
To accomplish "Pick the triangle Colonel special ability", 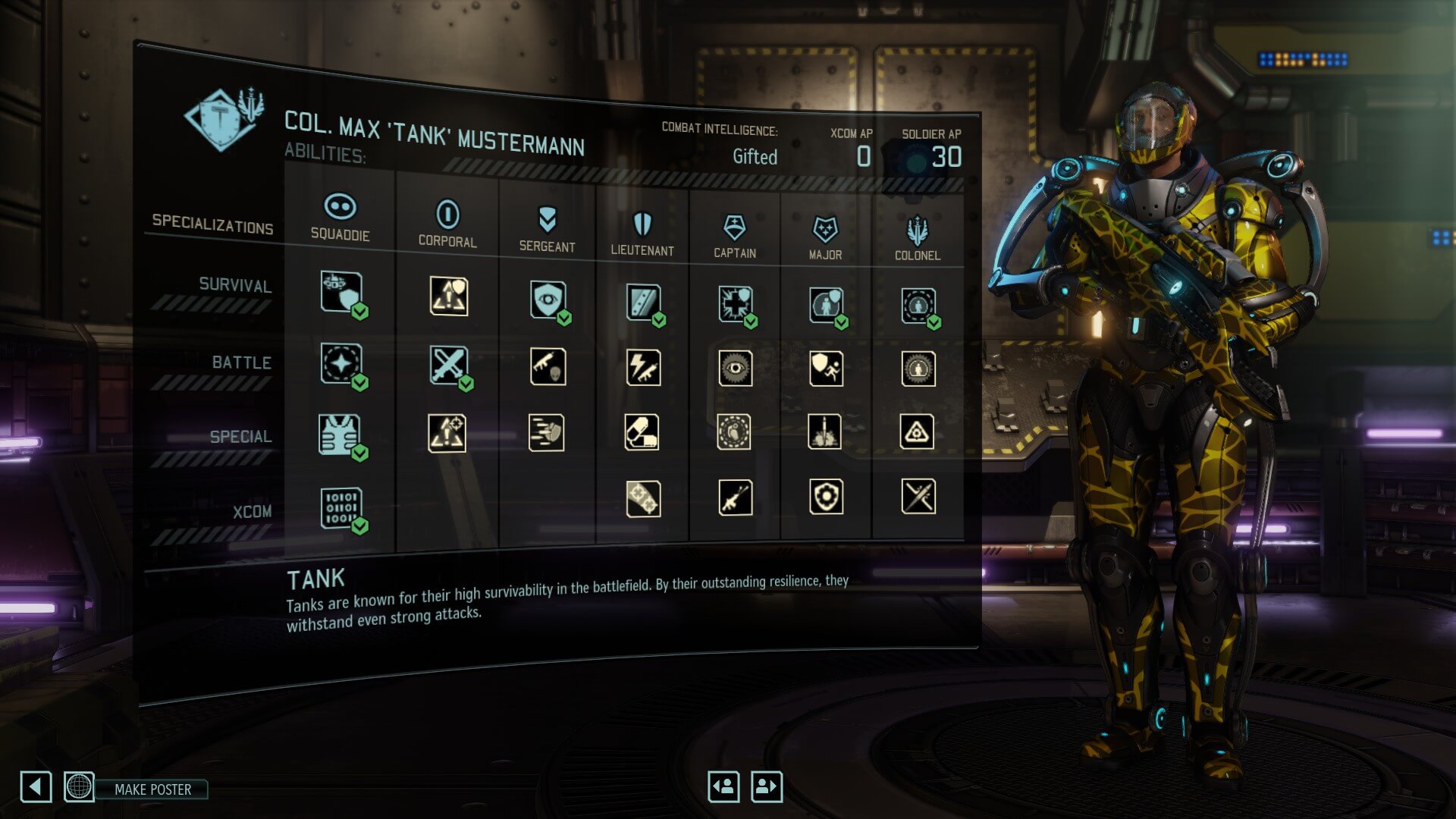I will click(917, 432).
